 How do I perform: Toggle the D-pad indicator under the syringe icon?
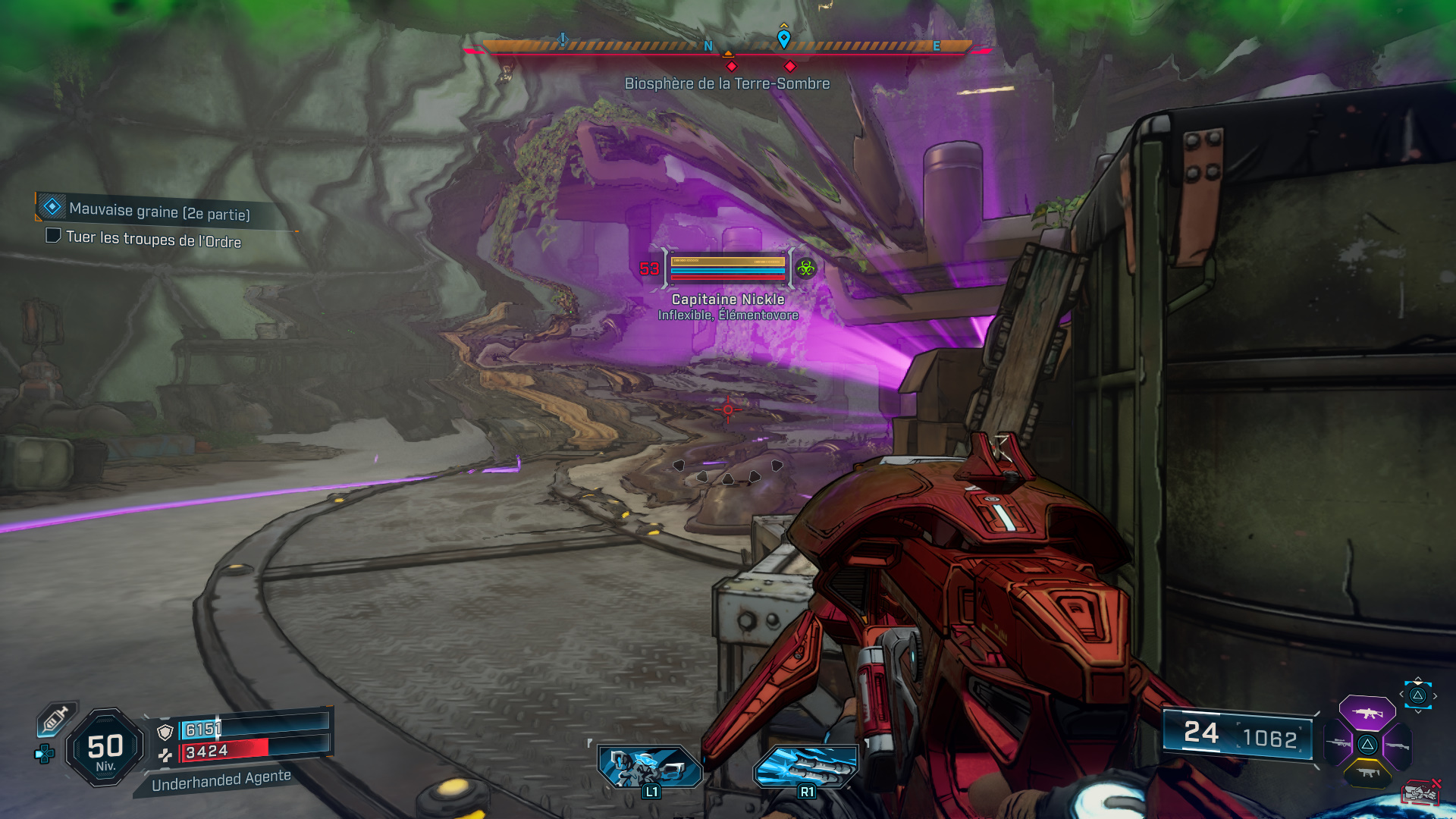[43, 752]
